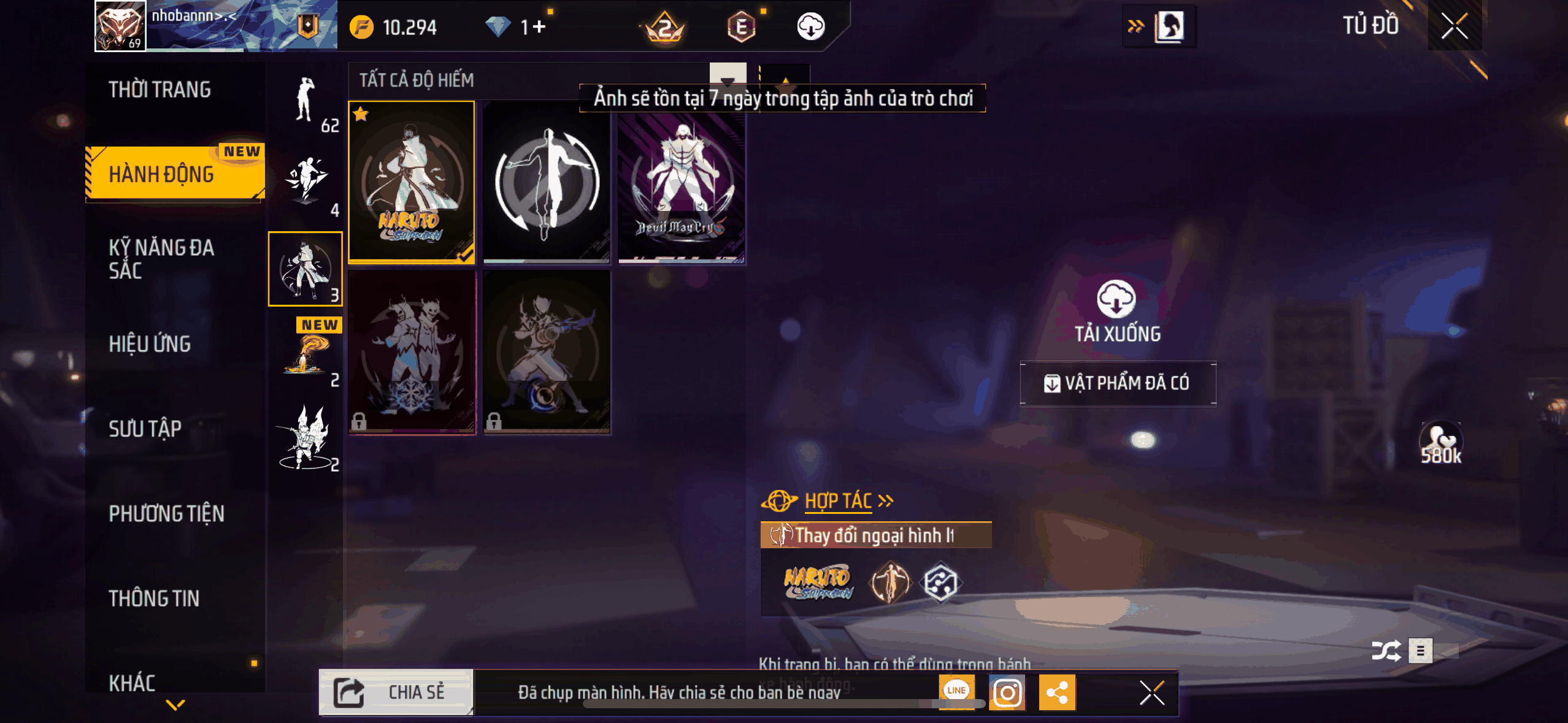This screenshot has height=723, width=1568.
Task: Go to the Phương Tiện category
Action: click(167, 513)
